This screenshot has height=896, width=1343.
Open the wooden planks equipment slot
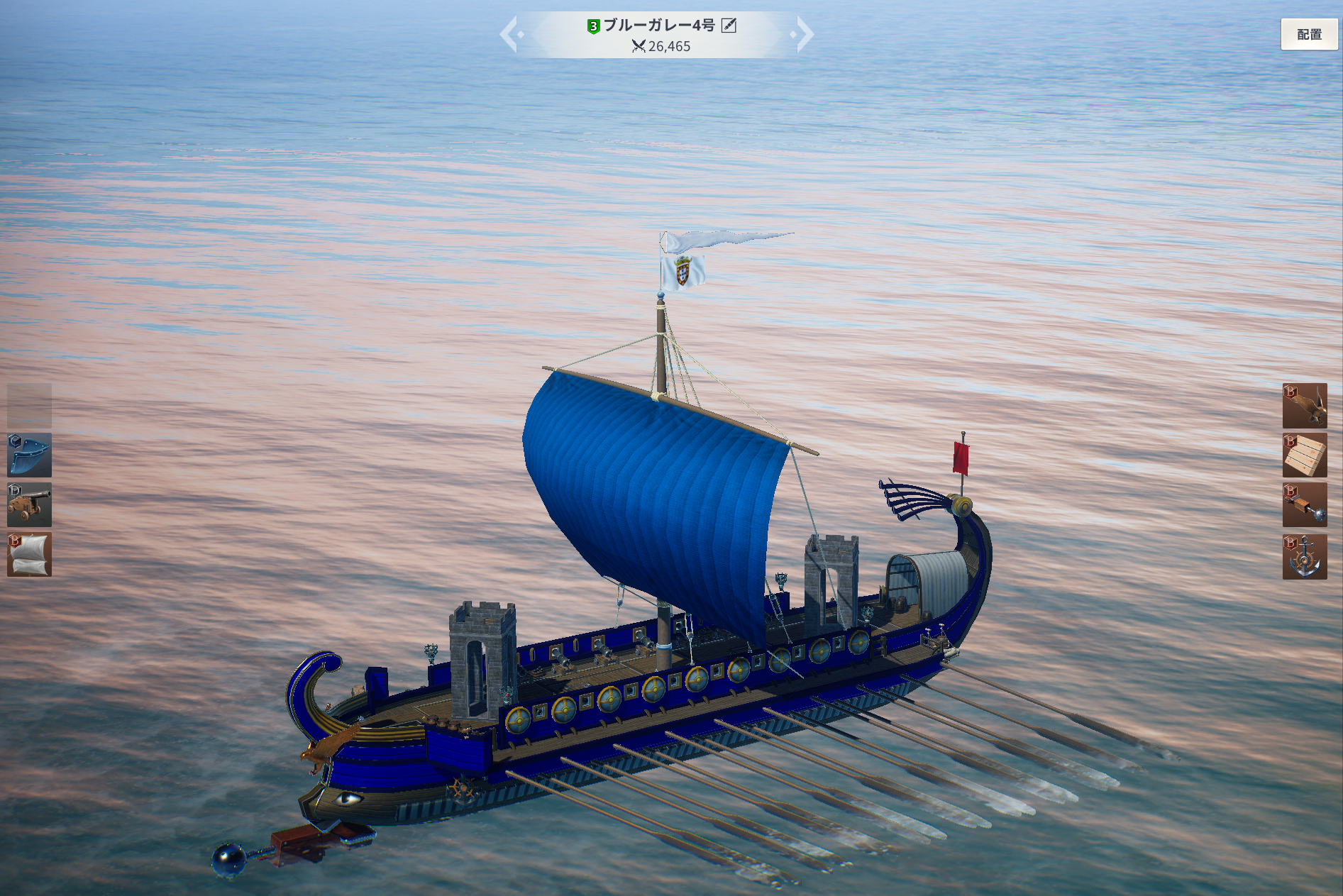[x=1305, y=455]
